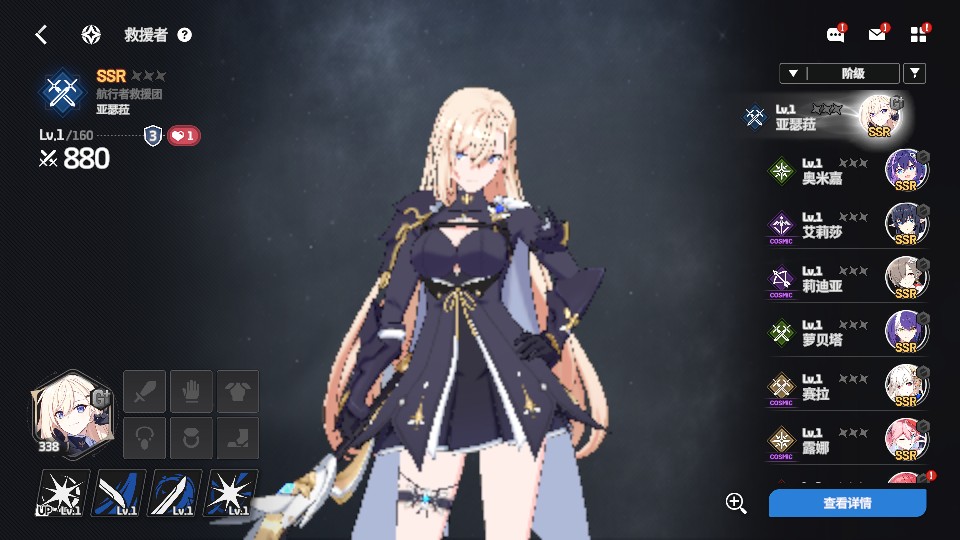960x540 pixels.
Task: Open the sword weapon equipment slot
Action: coord(144,390)
